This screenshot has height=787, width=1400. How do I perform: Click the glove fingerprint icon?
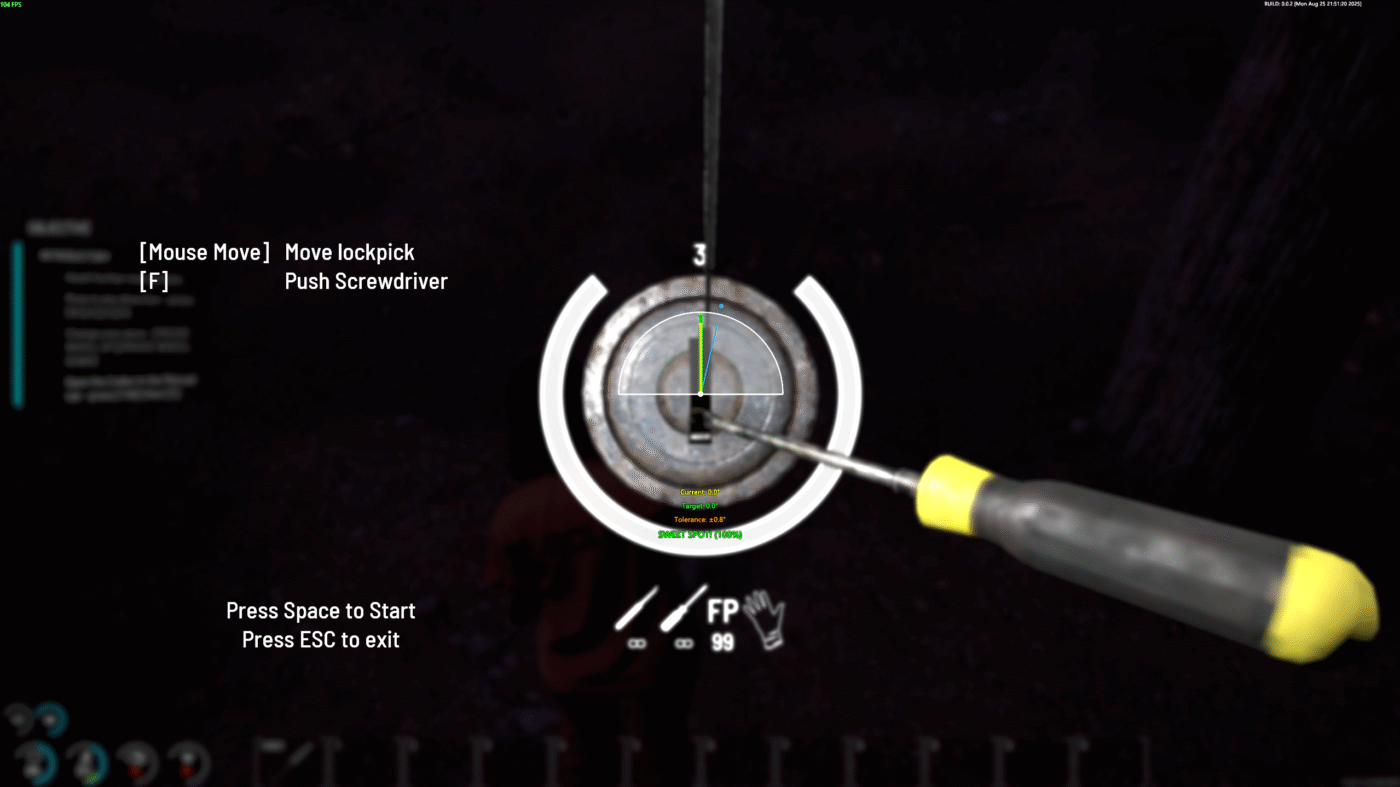click(x=765, y=619)
